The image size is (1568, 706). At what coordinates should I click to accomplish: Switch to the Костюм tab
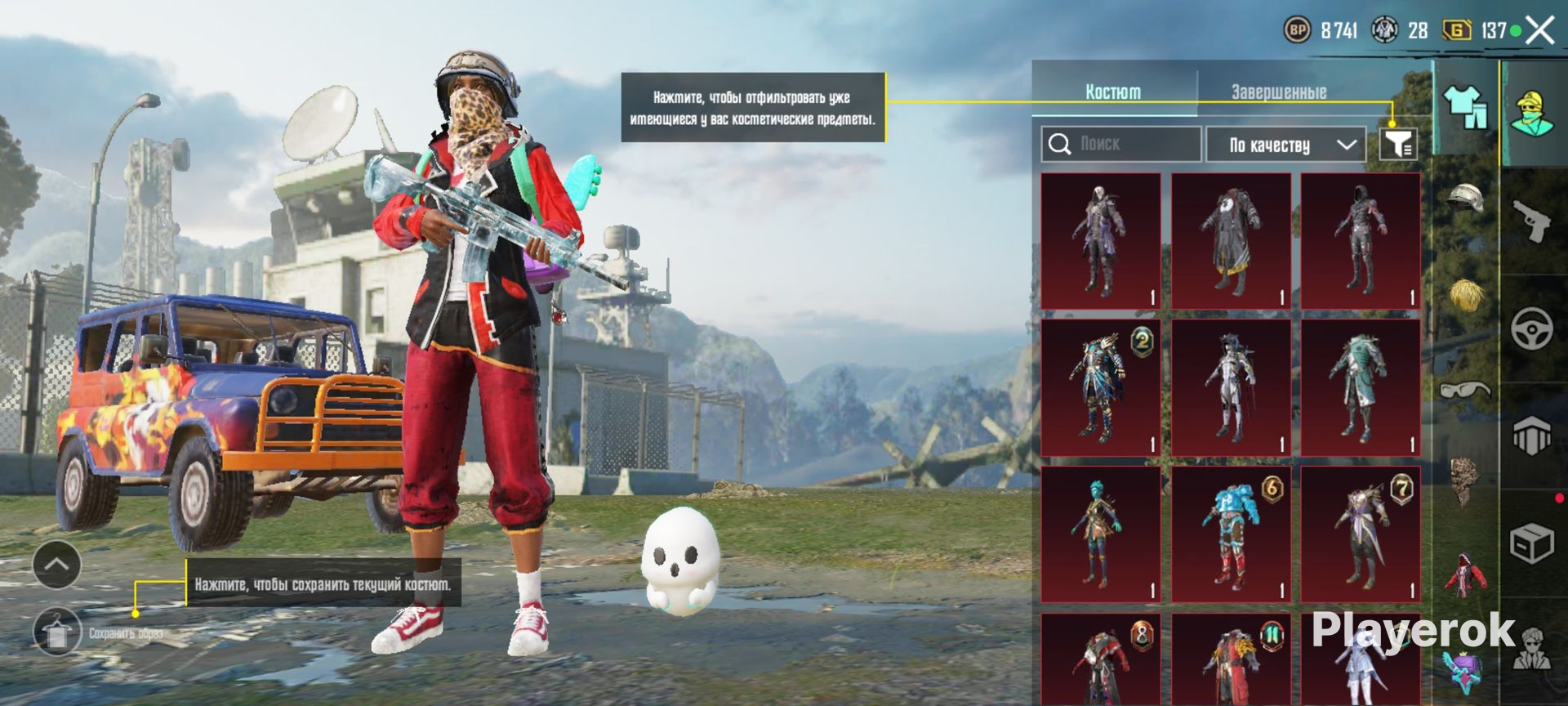pos(1113,92)
